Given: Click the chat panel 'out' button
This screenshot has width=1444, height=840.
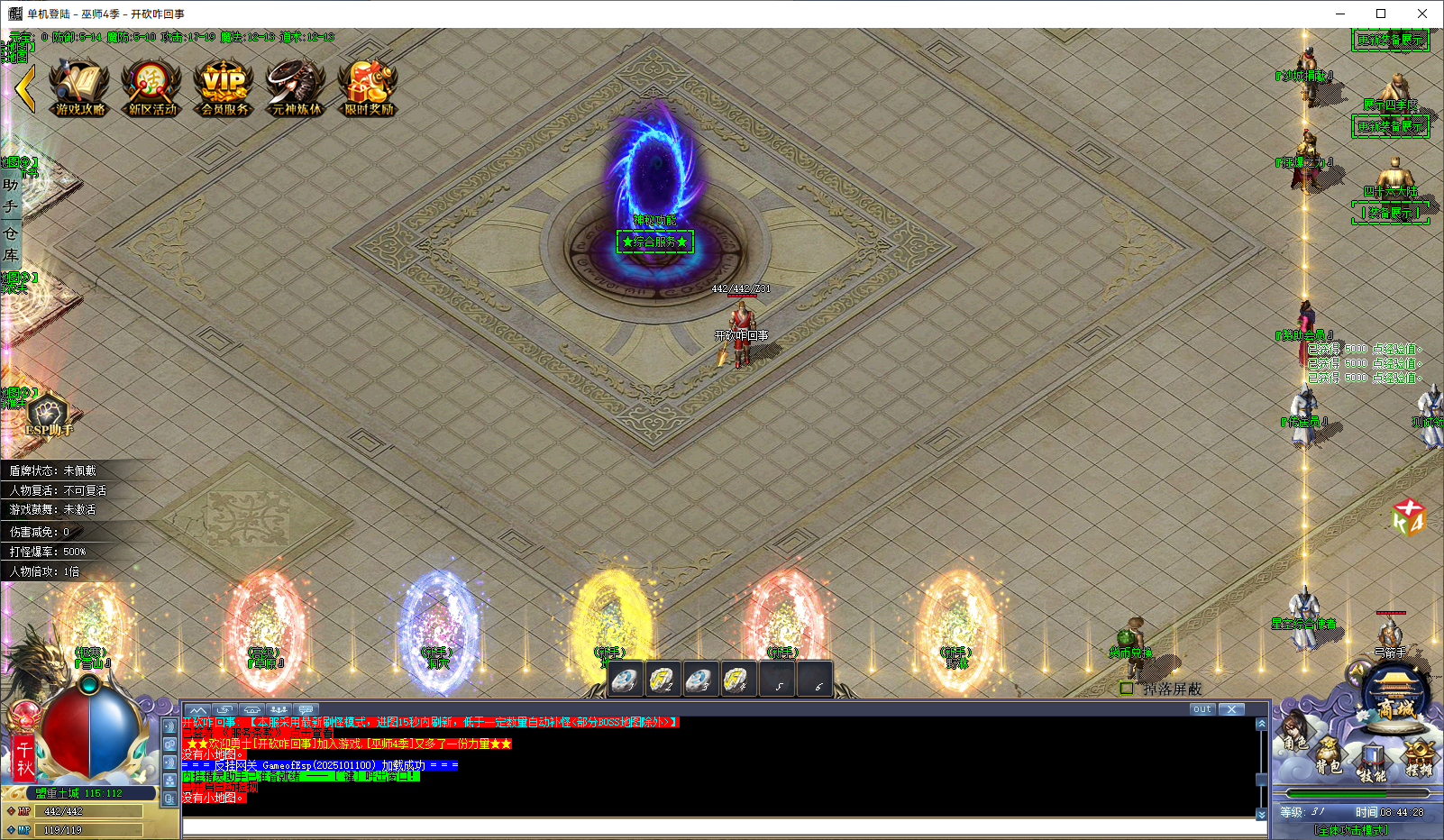Looking at the screenshot, I should tap(1202, 709).
